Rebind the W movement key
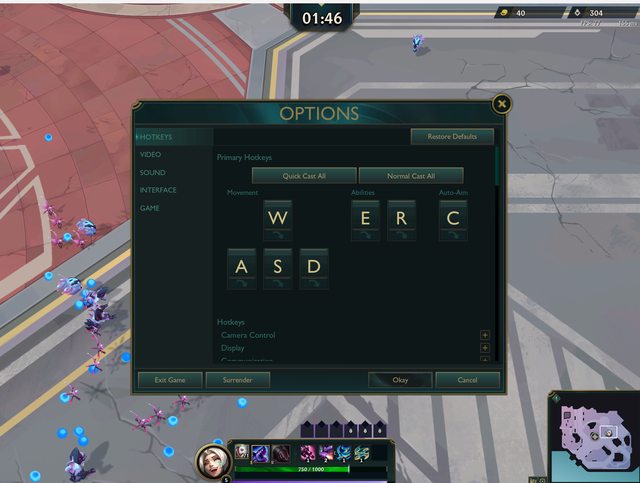 coord(277,218)
